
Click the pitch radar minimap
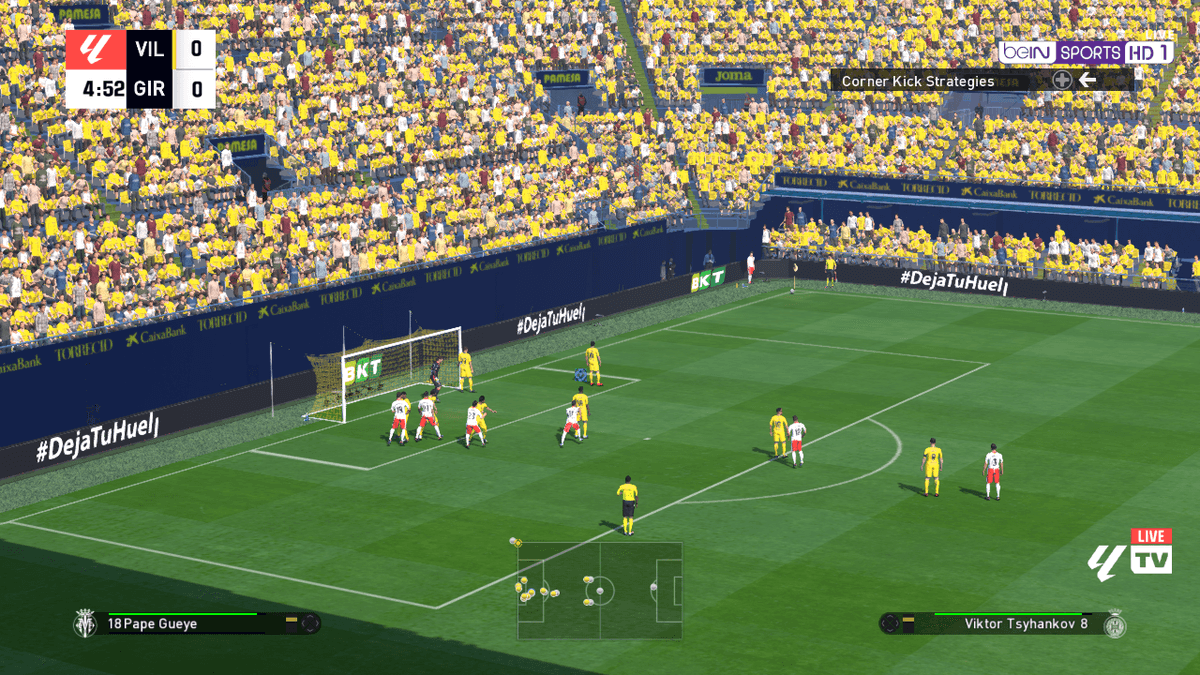pyautogui.click(x=599, y=590)
